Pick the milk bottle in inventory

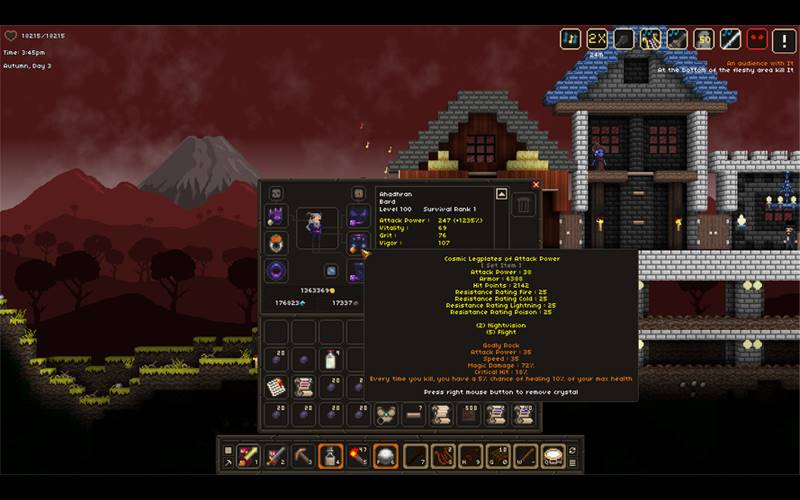point(331,360)
